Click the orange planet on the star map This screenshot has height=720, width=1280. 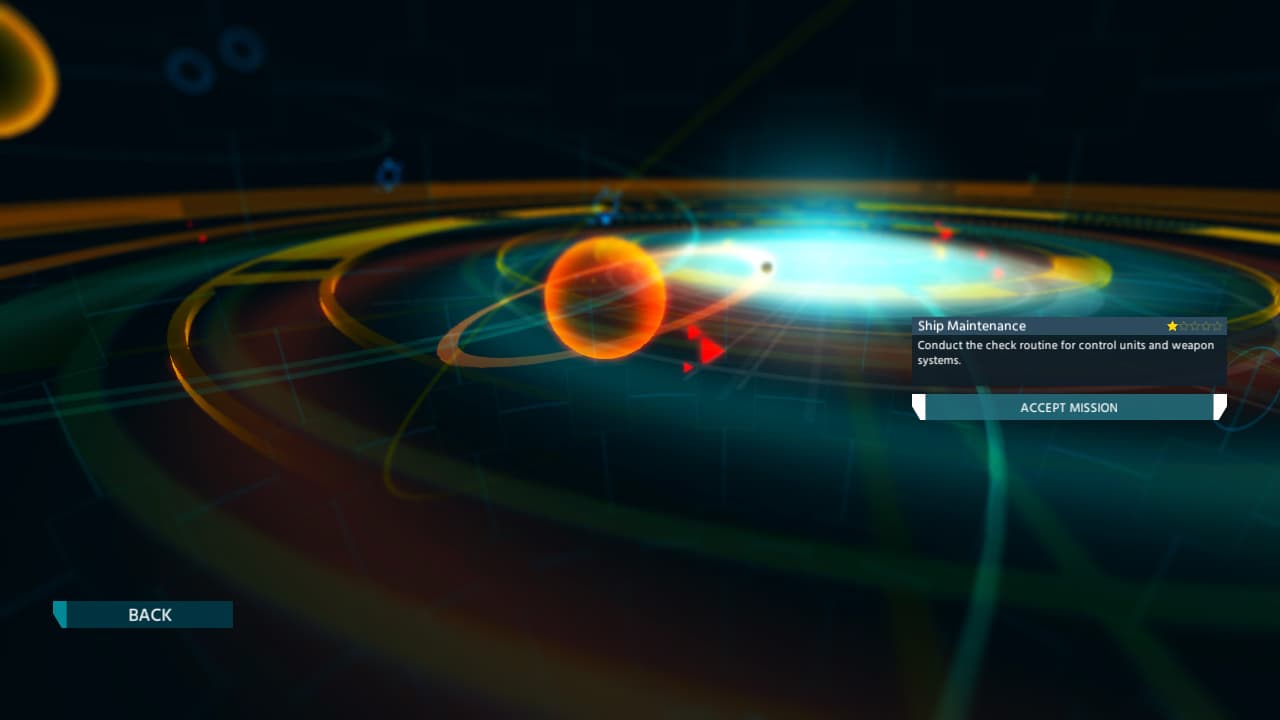pyautogui.click(x=604, y=298)
